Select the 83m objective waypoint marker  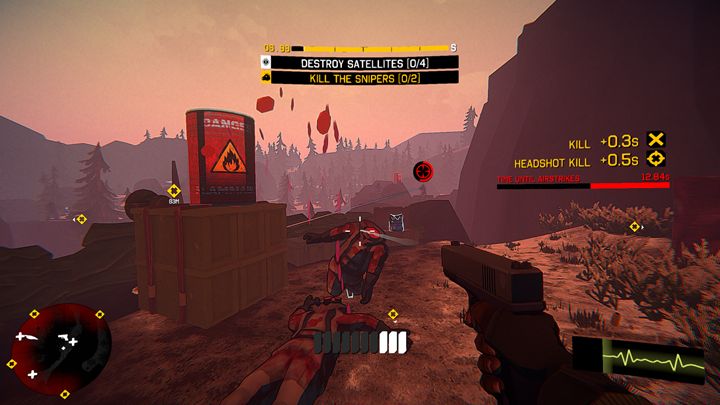pos(174,190)
